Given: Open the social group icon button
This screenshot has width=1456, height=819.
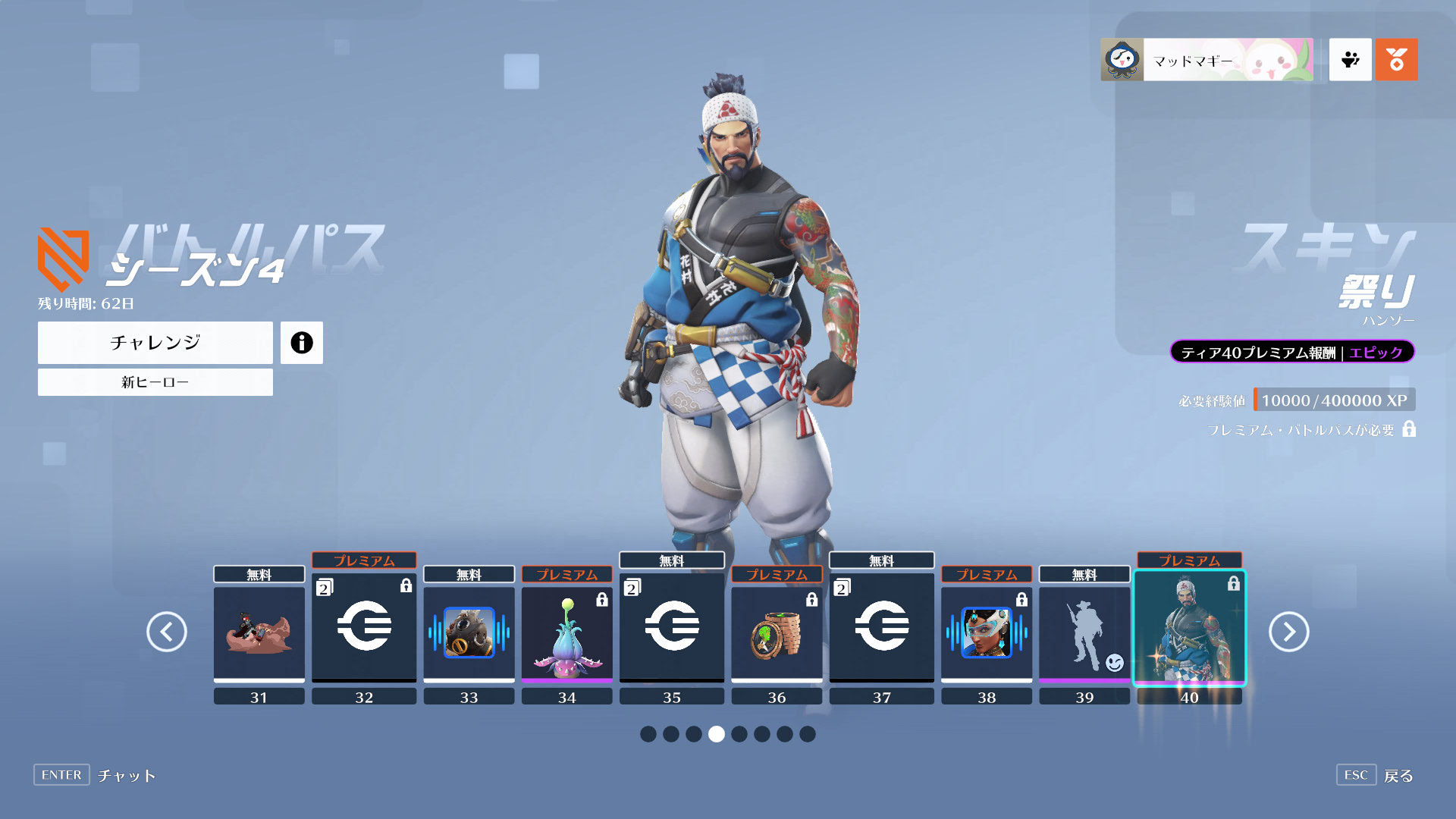Looking at the screenshot, I should (x=1350, y=60).
